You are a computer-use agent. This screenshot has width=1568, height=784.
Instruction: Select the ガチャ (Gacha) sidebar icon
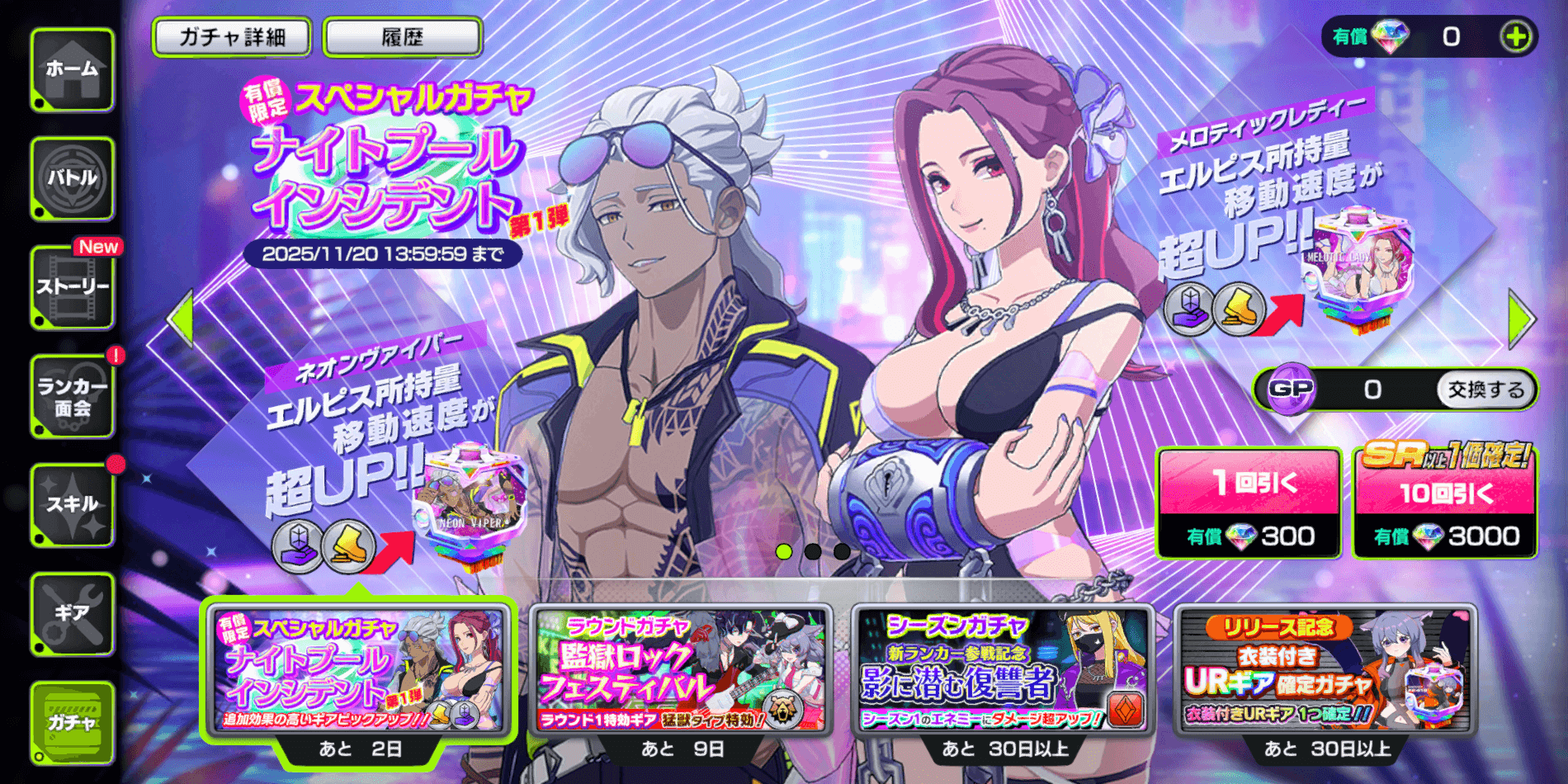(x=73, y=725)
